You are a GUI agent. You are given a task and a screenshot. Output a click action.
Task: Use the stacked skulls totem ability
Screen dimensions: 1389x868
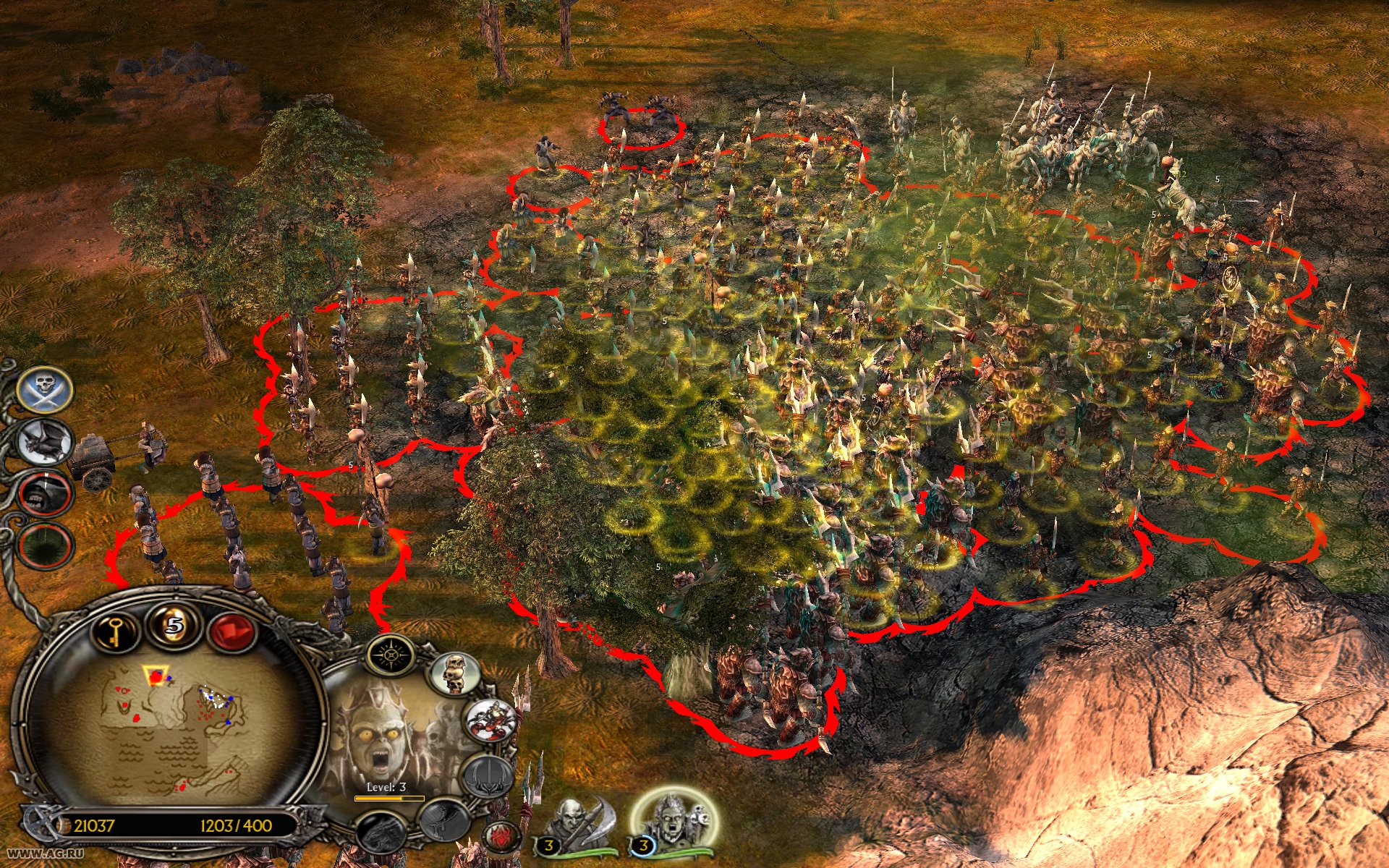click(456, 673)
